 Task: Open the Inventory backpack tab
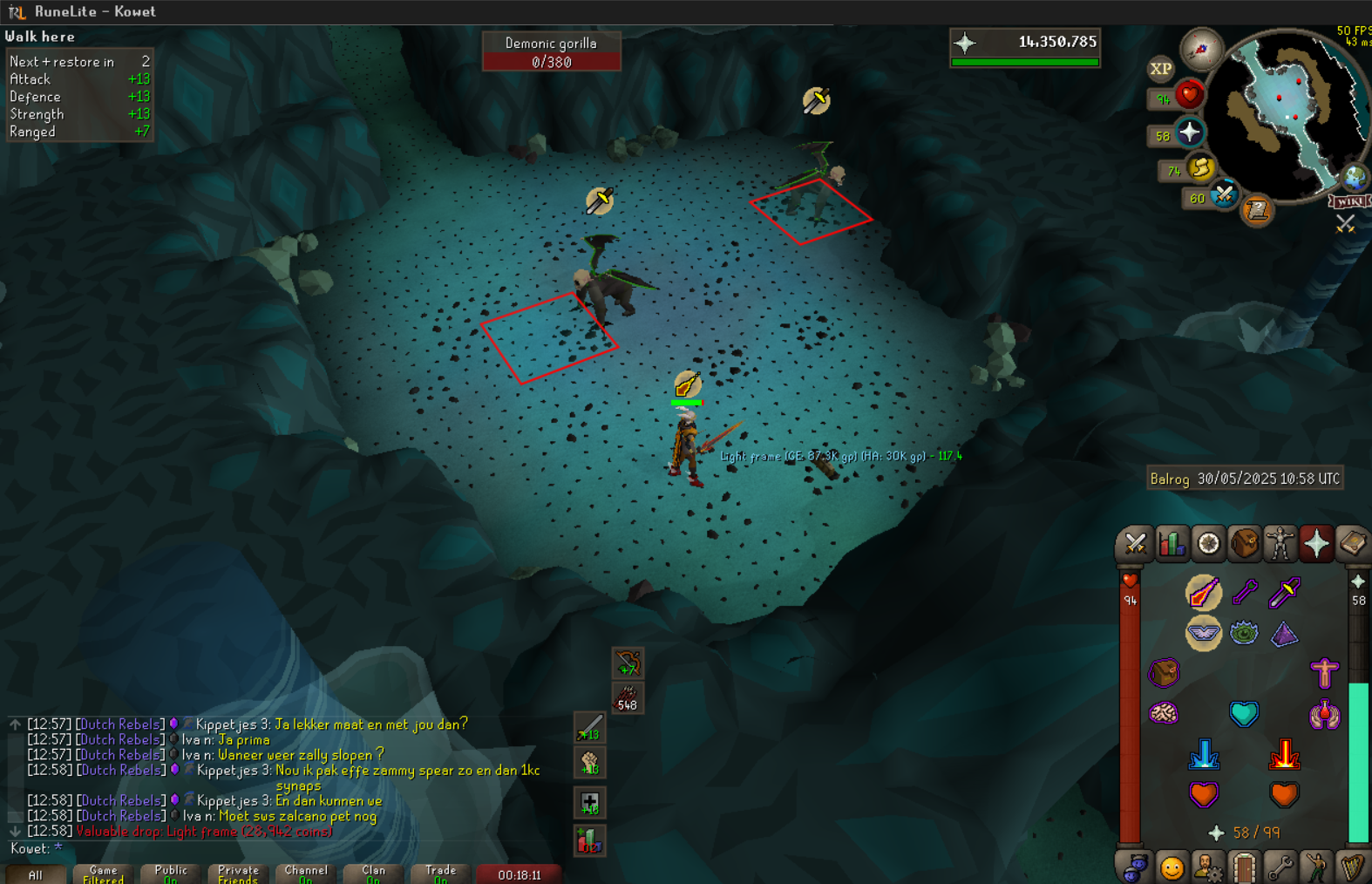click(x=1245, y=544)
